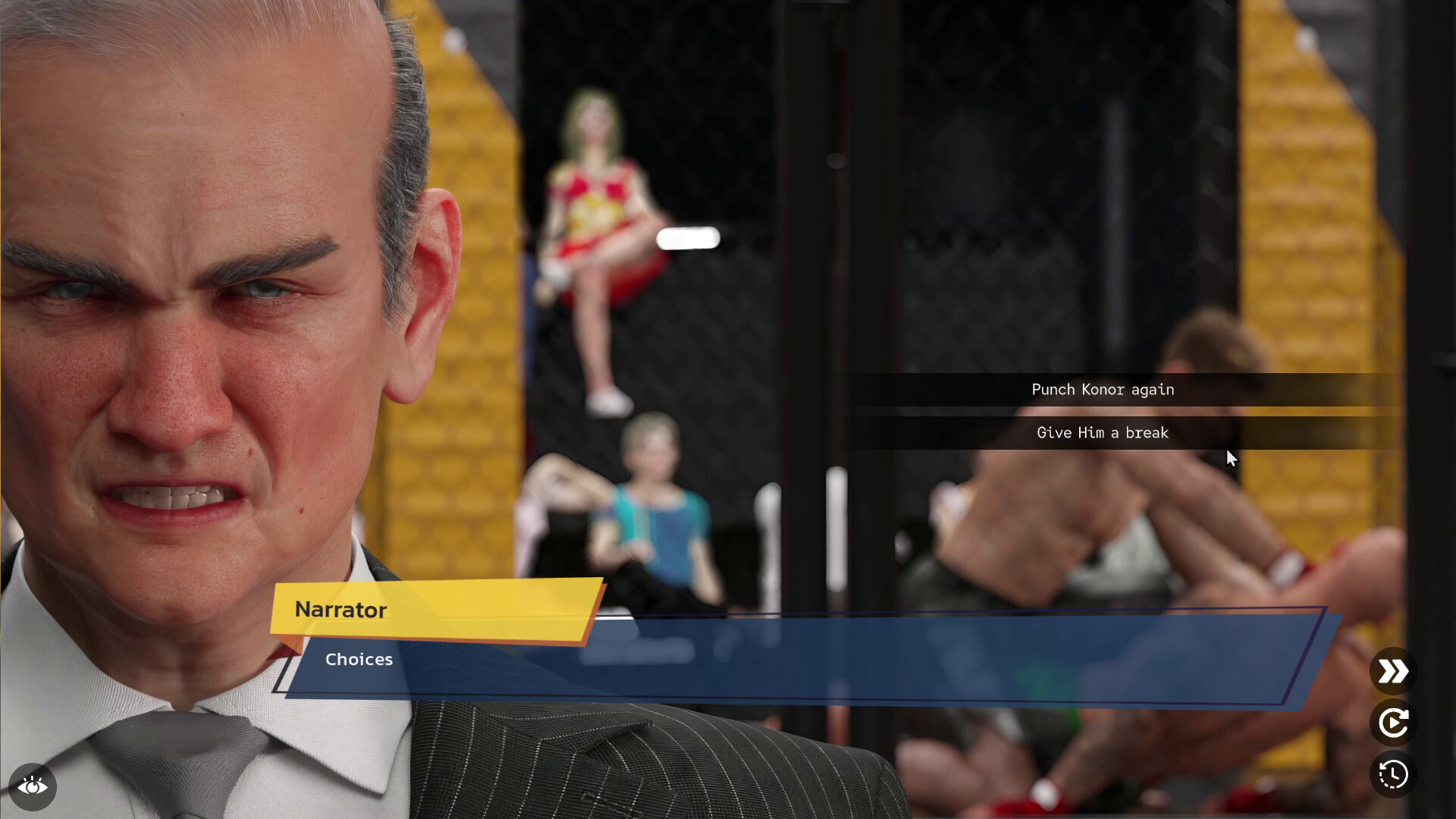Open dialogue history via the clock icon
This screenshot has height=819, width=1456.
[x=1392, y=775]
